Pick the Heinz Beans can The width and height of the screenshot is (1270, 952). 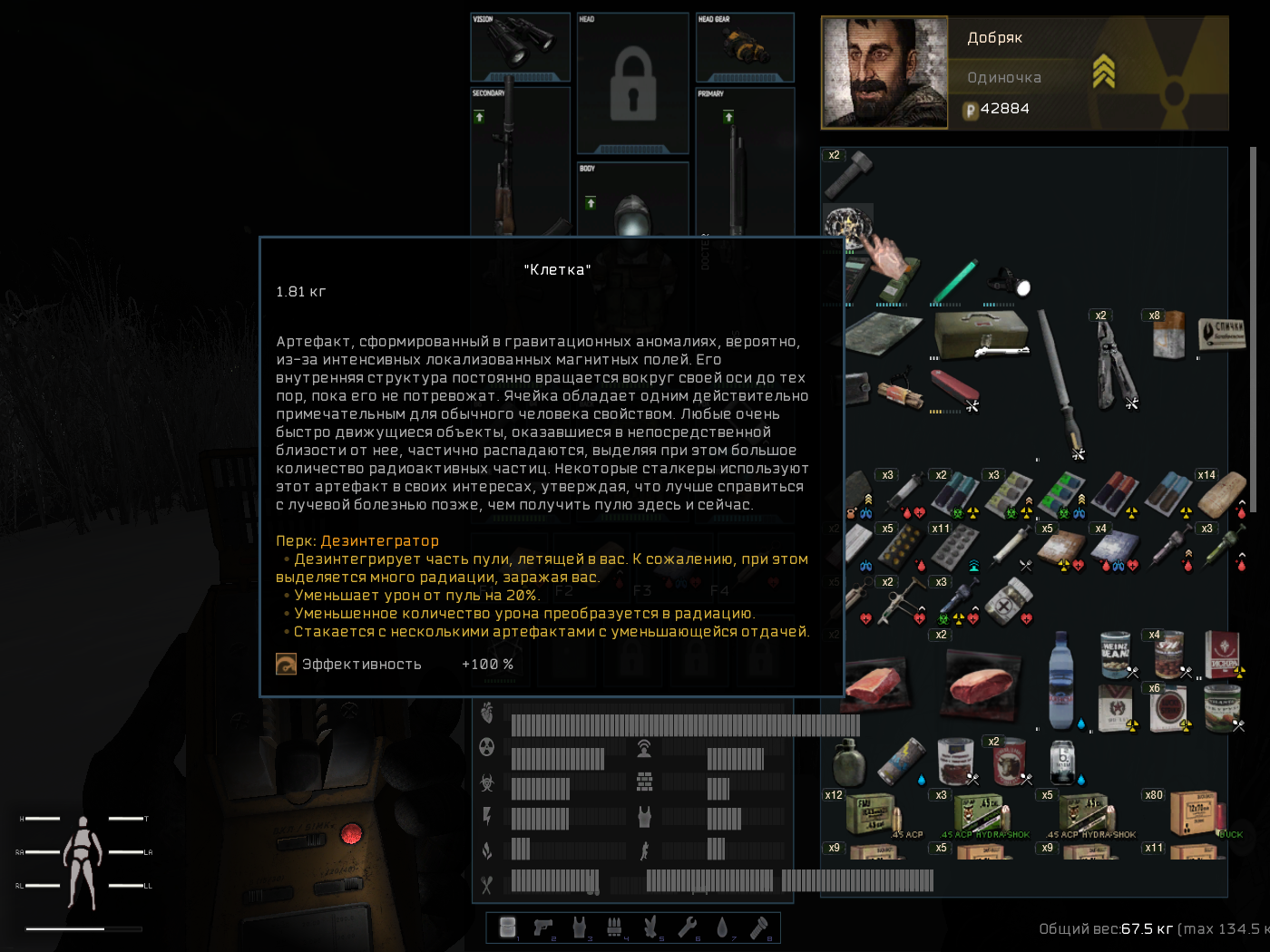point(1116,653)
